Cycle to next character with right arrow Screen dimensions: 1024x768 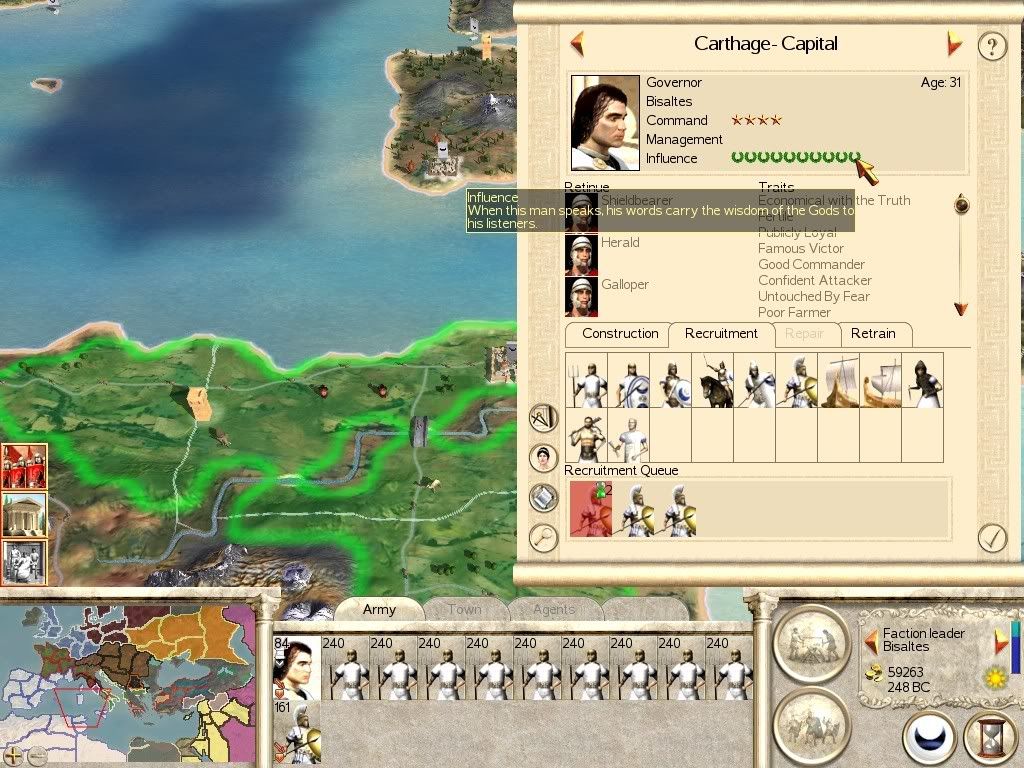click(x=1001, y=641)
